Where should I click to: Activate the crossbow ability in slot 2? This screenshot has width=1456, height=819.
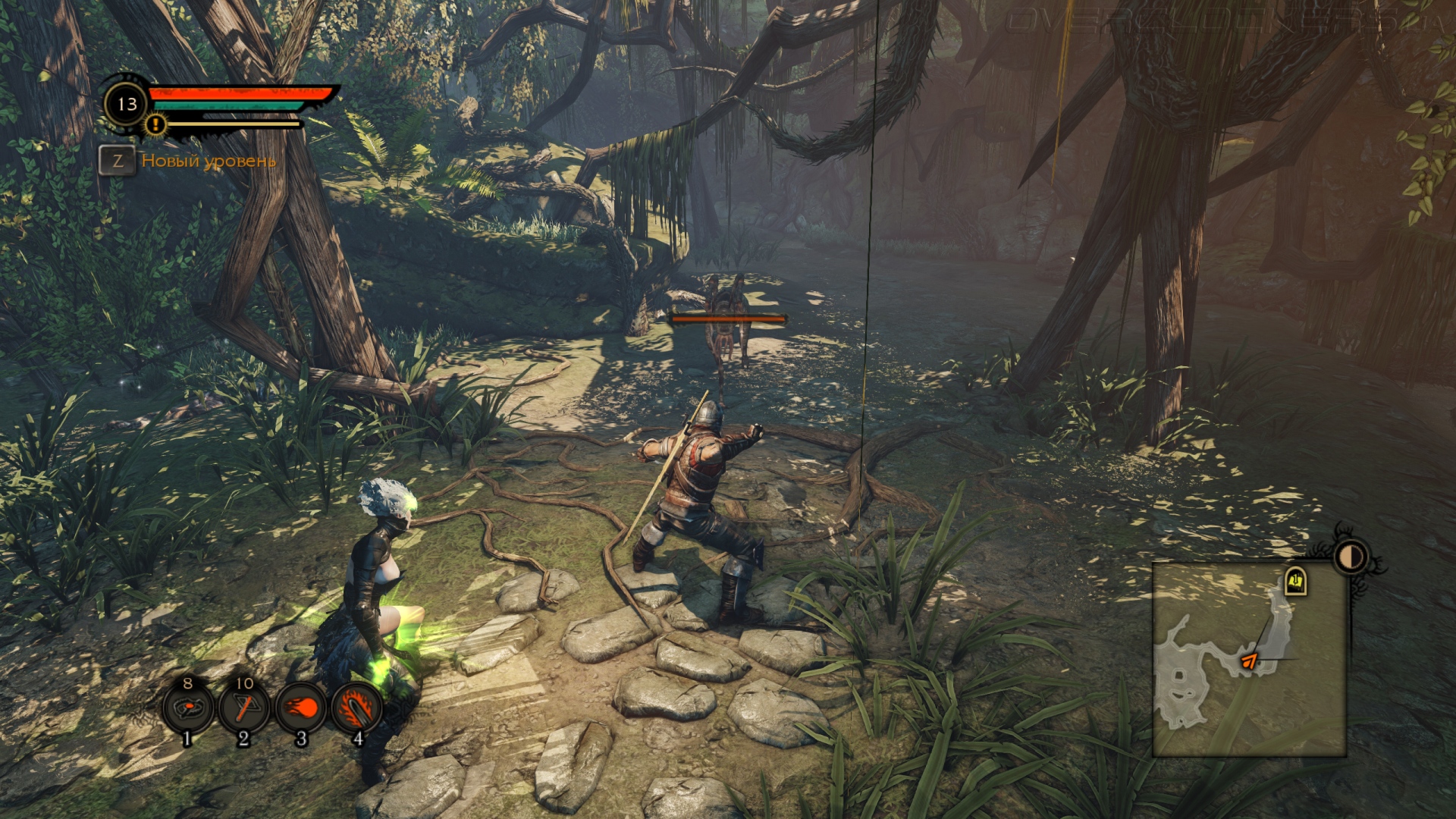[243, 708]
